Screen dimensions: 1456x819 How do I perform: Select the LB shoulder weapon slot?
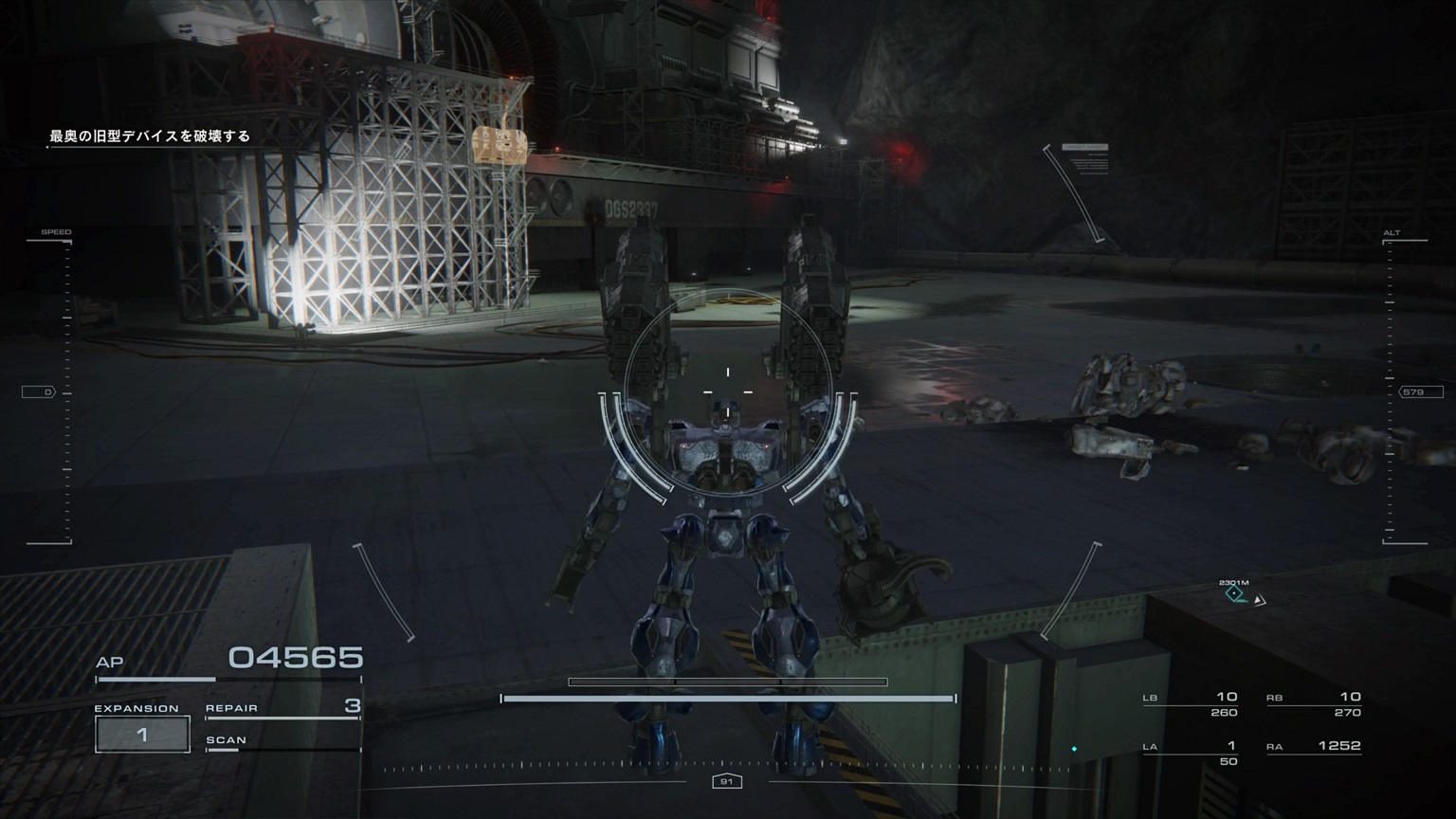[x=1191, y=704]
